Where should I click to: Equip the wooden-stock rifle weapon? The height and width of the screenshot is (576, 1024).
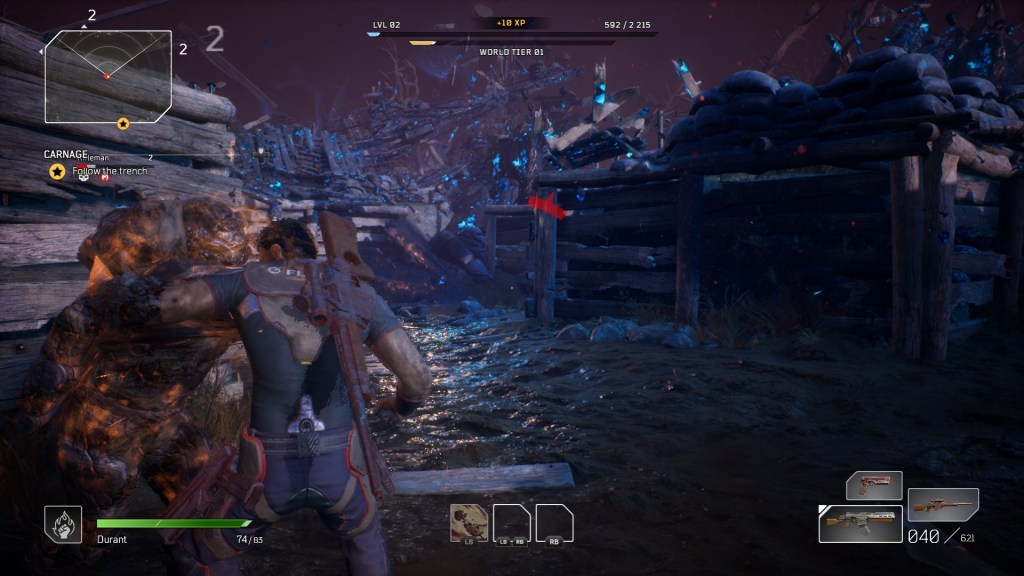pyautogui.click(x=942, y=504)
